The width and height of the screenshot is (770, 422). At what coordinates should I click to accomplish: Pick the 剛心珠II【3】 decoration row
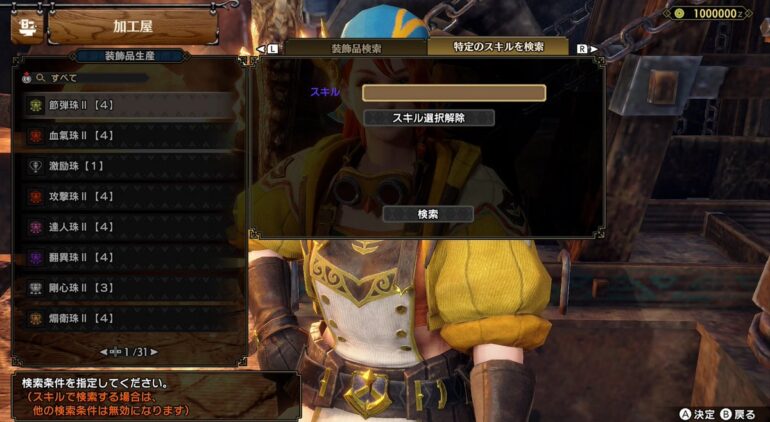coord(128,288)
